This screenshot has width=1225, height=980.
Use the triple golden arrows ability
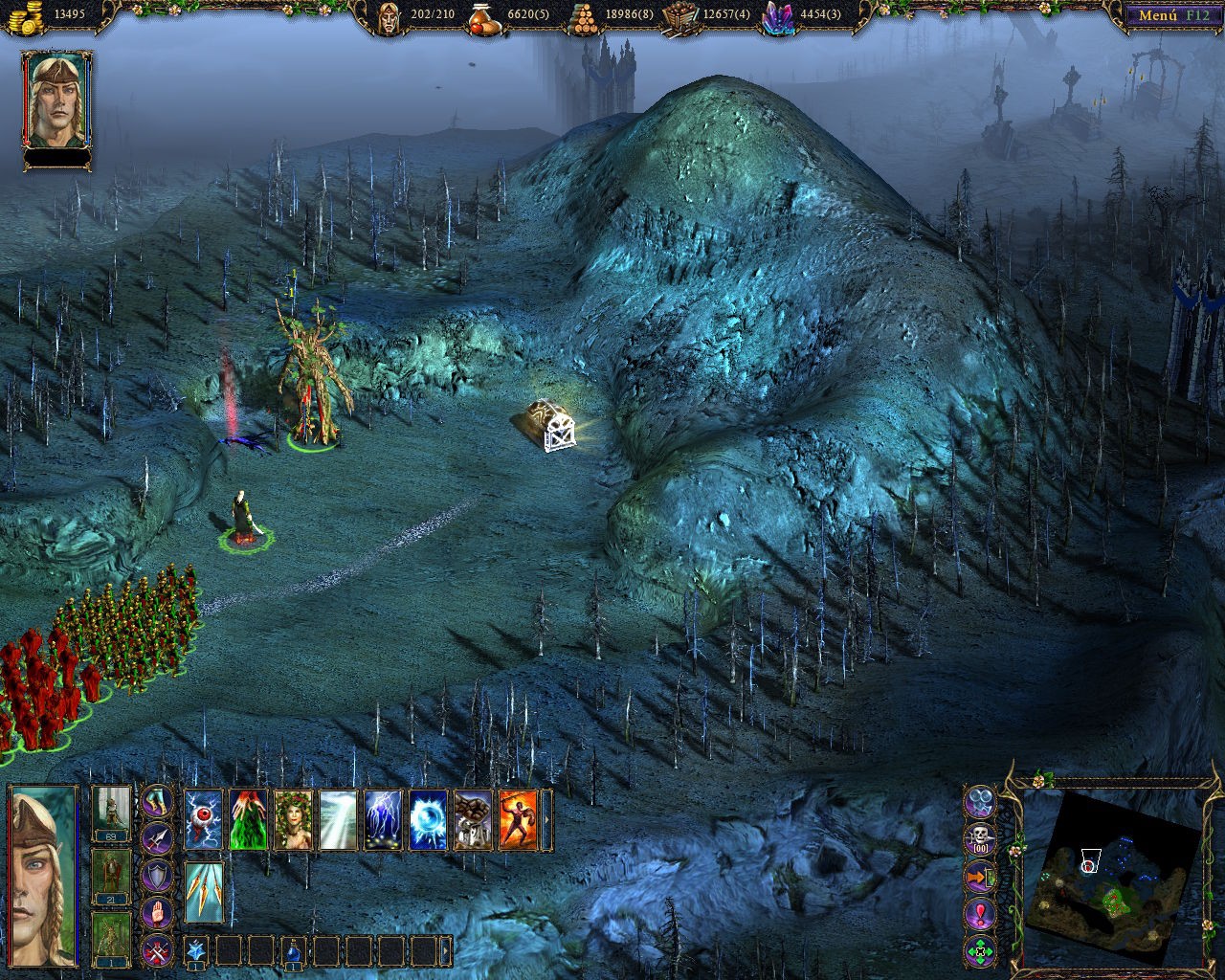point(204,893)
